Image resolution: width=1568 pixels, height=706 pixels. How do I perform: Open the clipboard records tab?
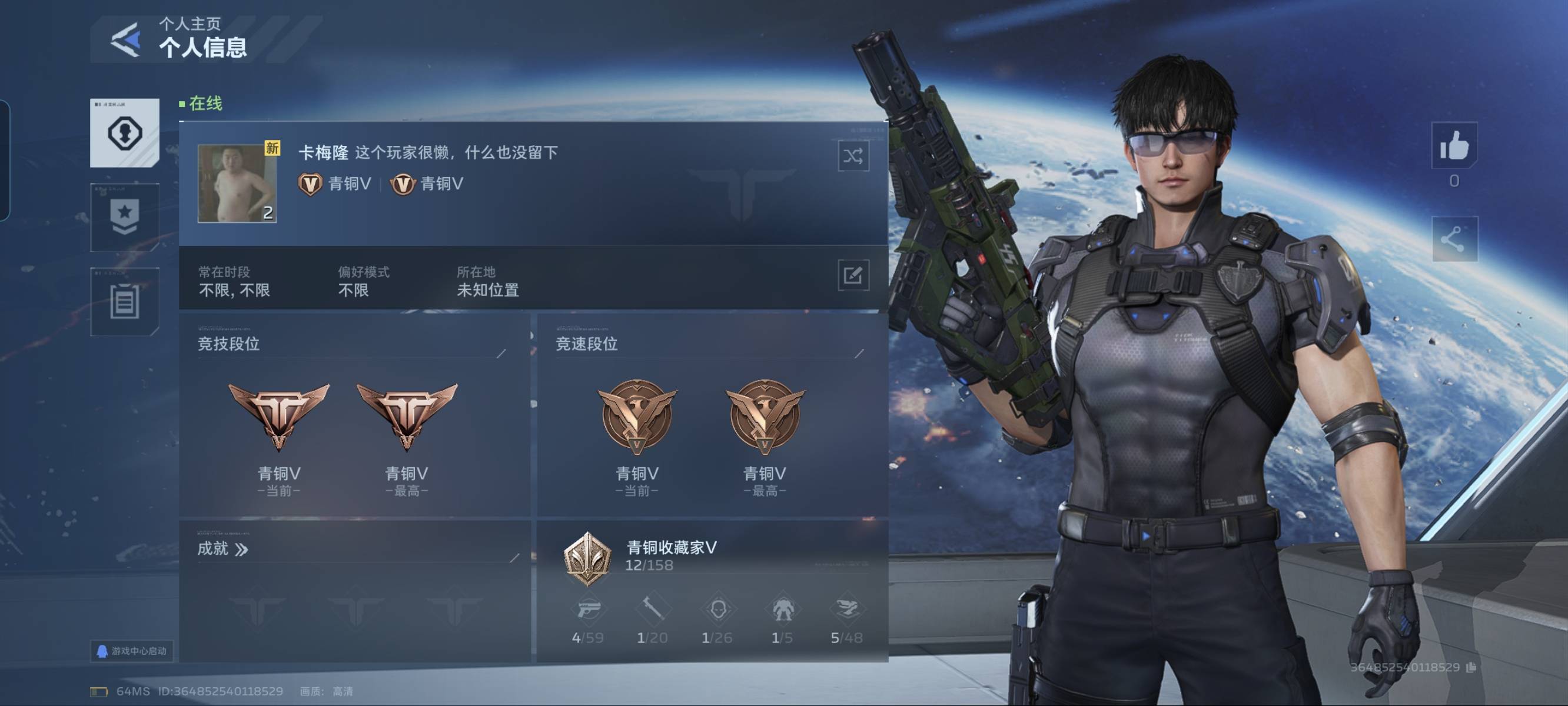(x=125, y=302)
